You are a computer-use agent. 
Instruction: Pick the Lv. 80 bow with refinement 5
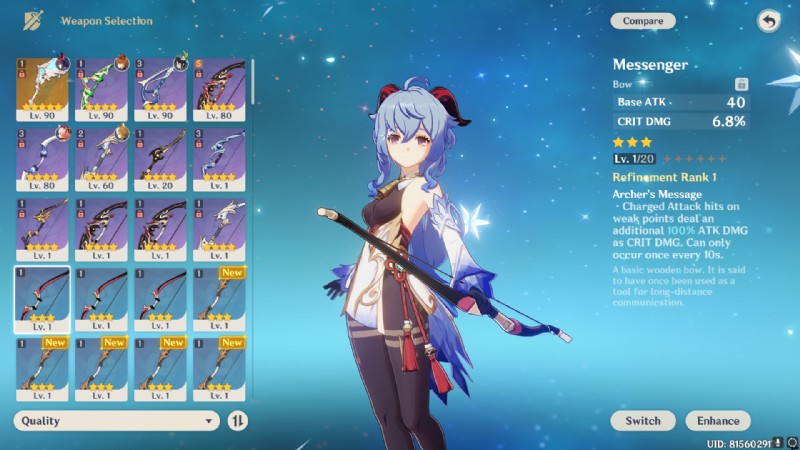click(x=219, y=88)
